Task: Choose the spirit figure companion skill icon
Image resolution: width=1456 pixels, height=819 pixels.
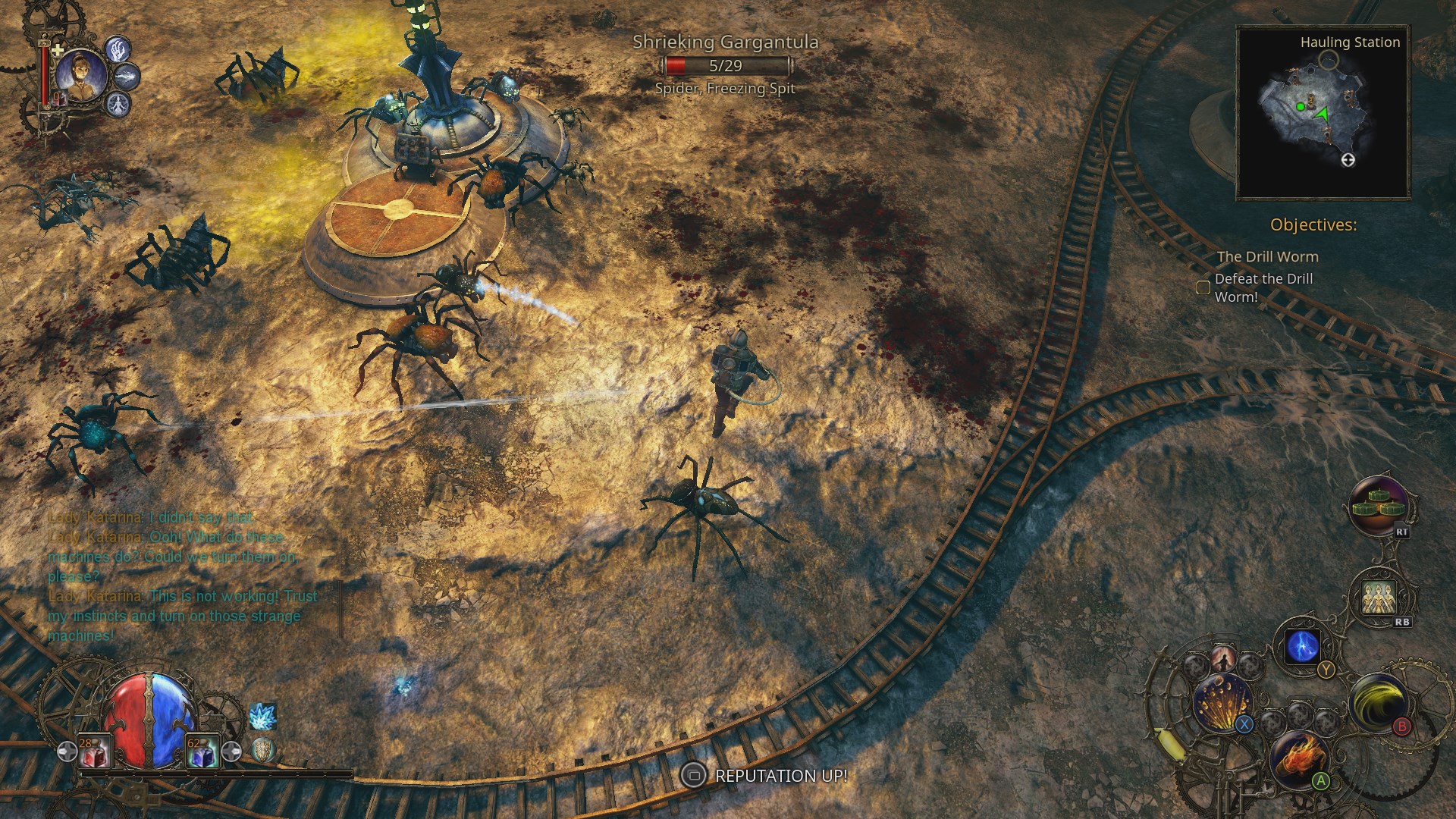Action: [x=118, y=103]
